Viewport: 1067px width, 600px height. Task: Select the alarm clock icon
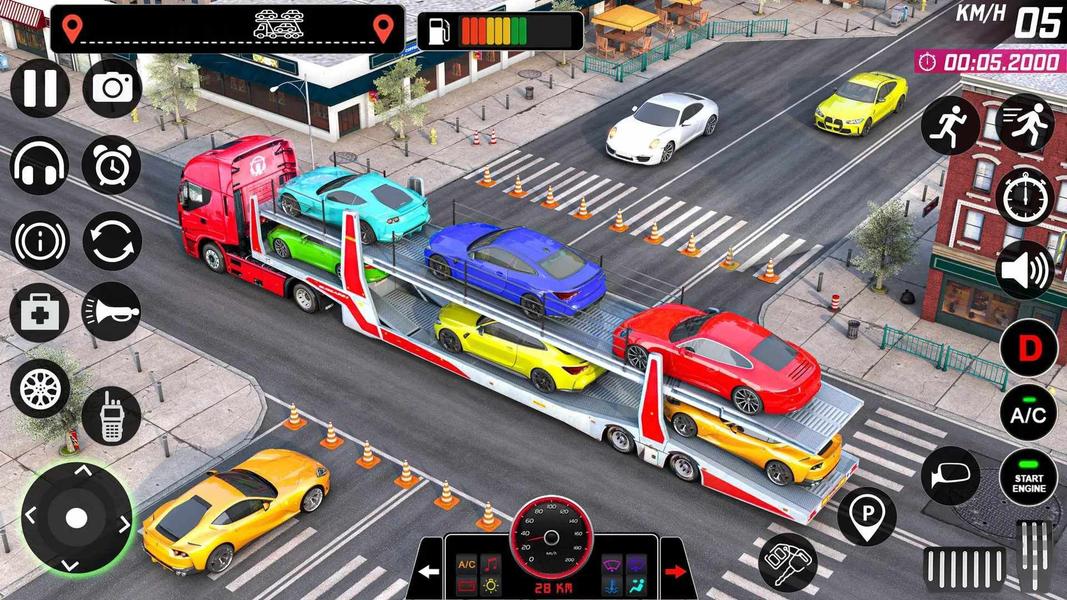[112, 165]
